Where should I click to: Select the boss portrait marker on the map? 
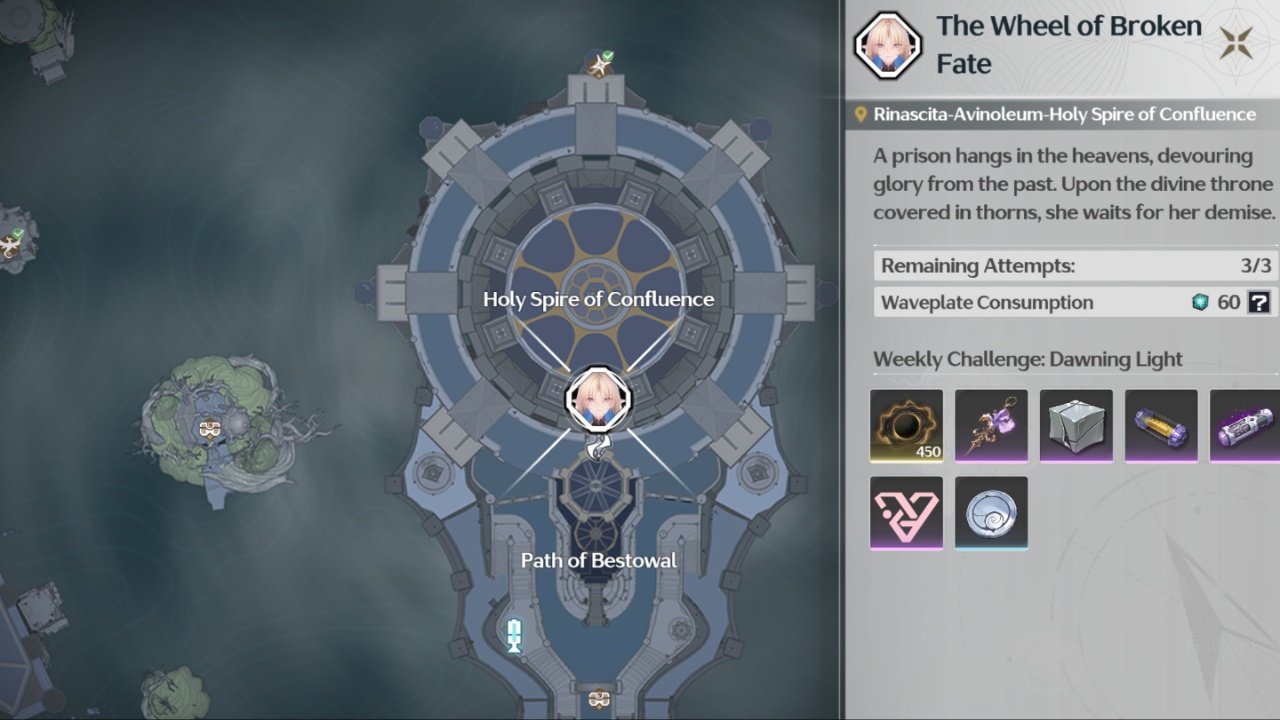point(599,398)
